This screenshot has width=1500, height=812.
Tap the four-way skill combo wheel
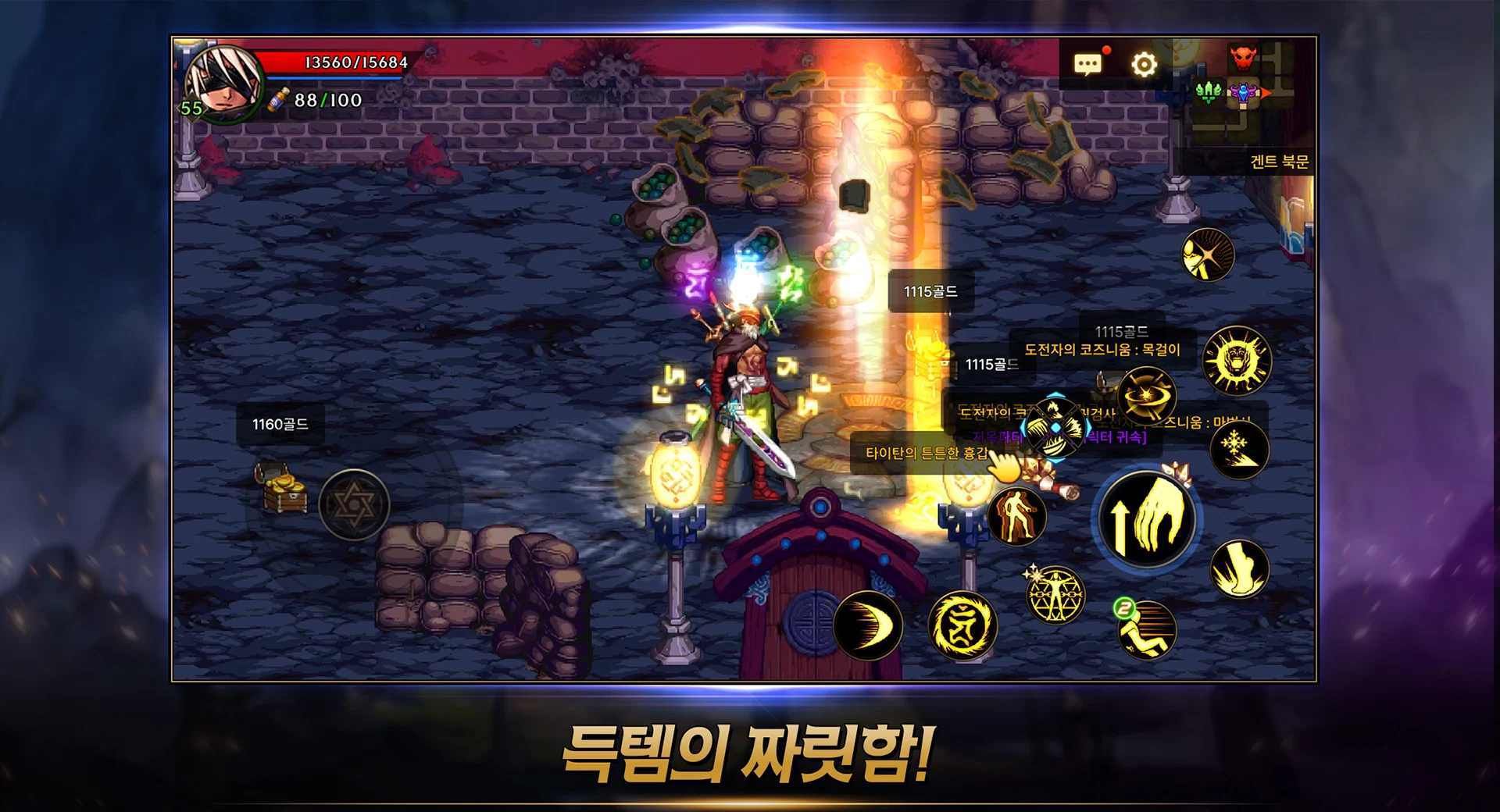(1055, 426)
